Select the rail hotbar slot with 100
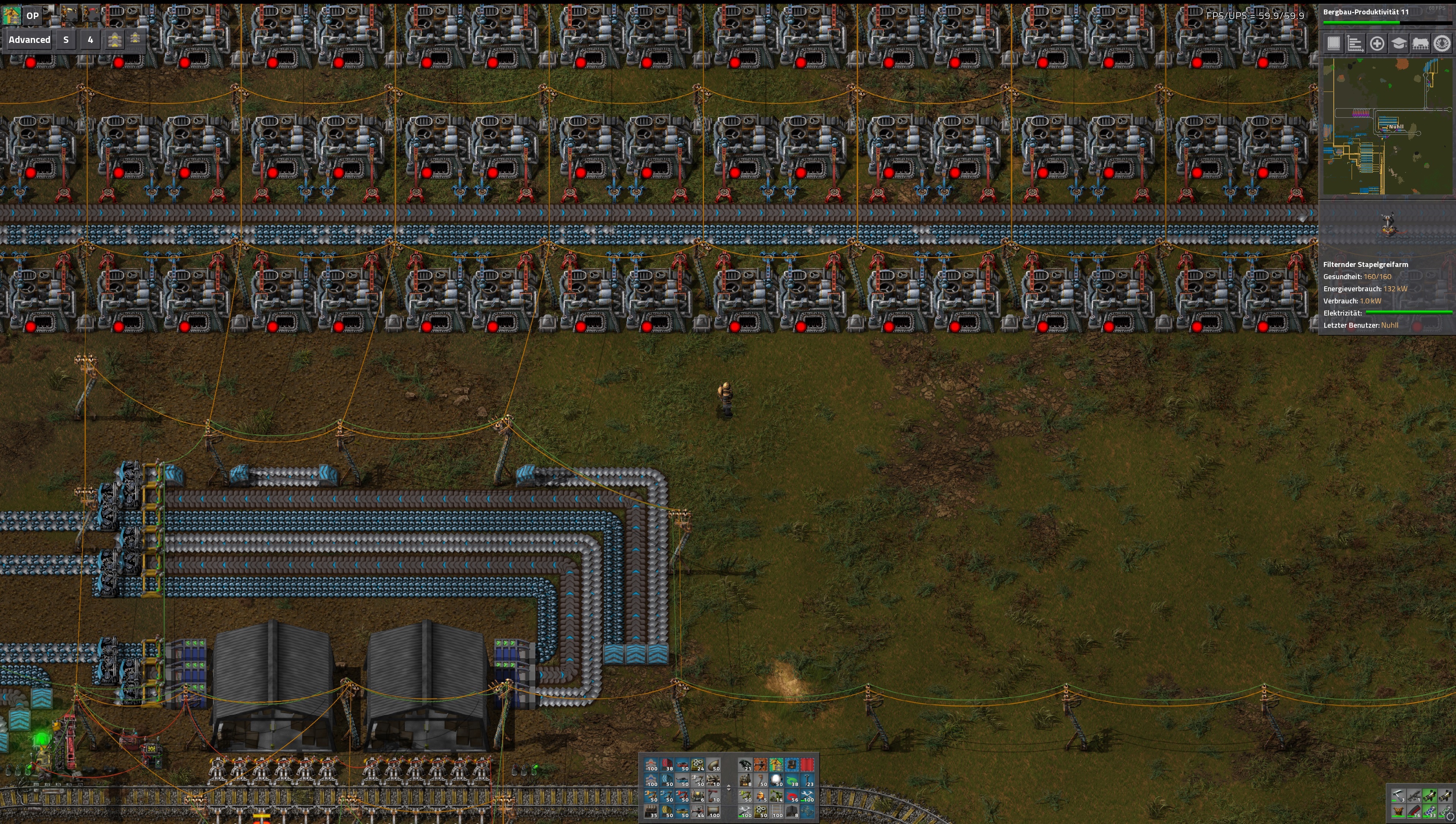This screenshot has width=1456, height=824. click(776, 811)
